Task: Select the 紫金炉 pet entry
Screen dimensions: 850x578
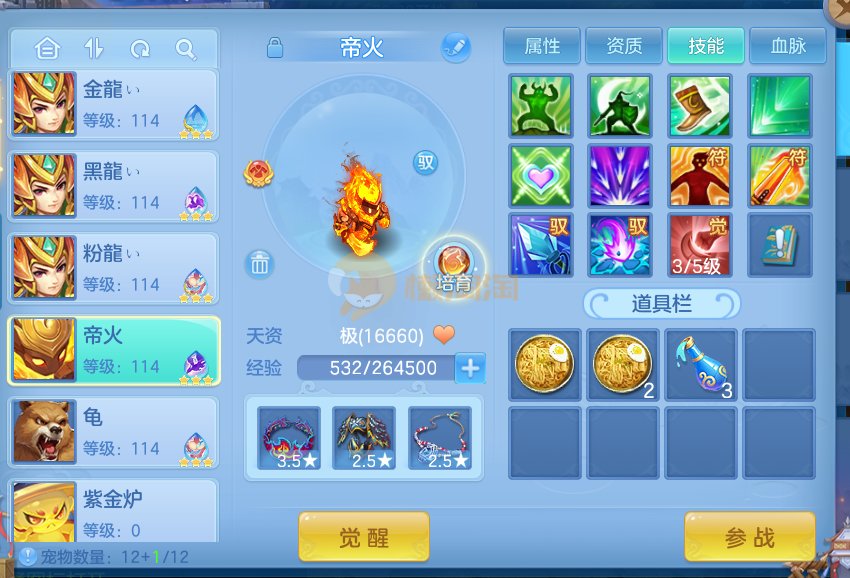Action: [x=113, y=510]
